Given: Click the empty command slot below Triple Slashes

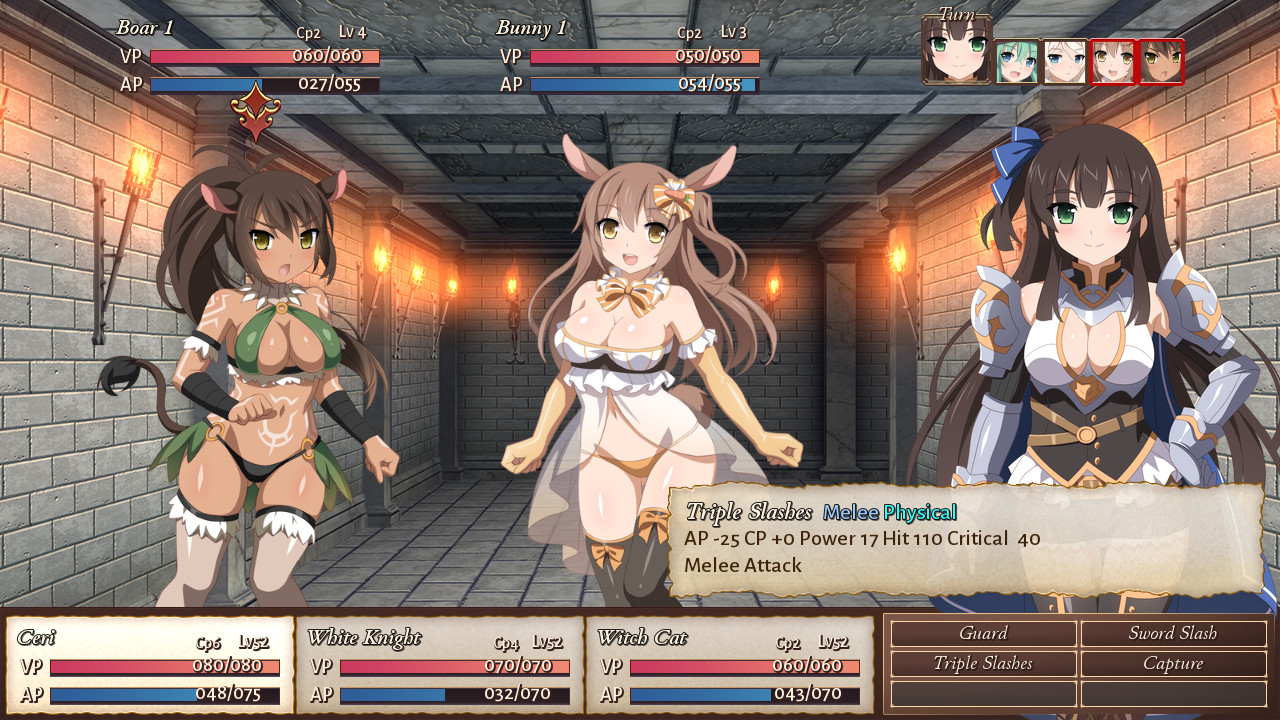Looking at the screenshot, I should tap(983, 692).
